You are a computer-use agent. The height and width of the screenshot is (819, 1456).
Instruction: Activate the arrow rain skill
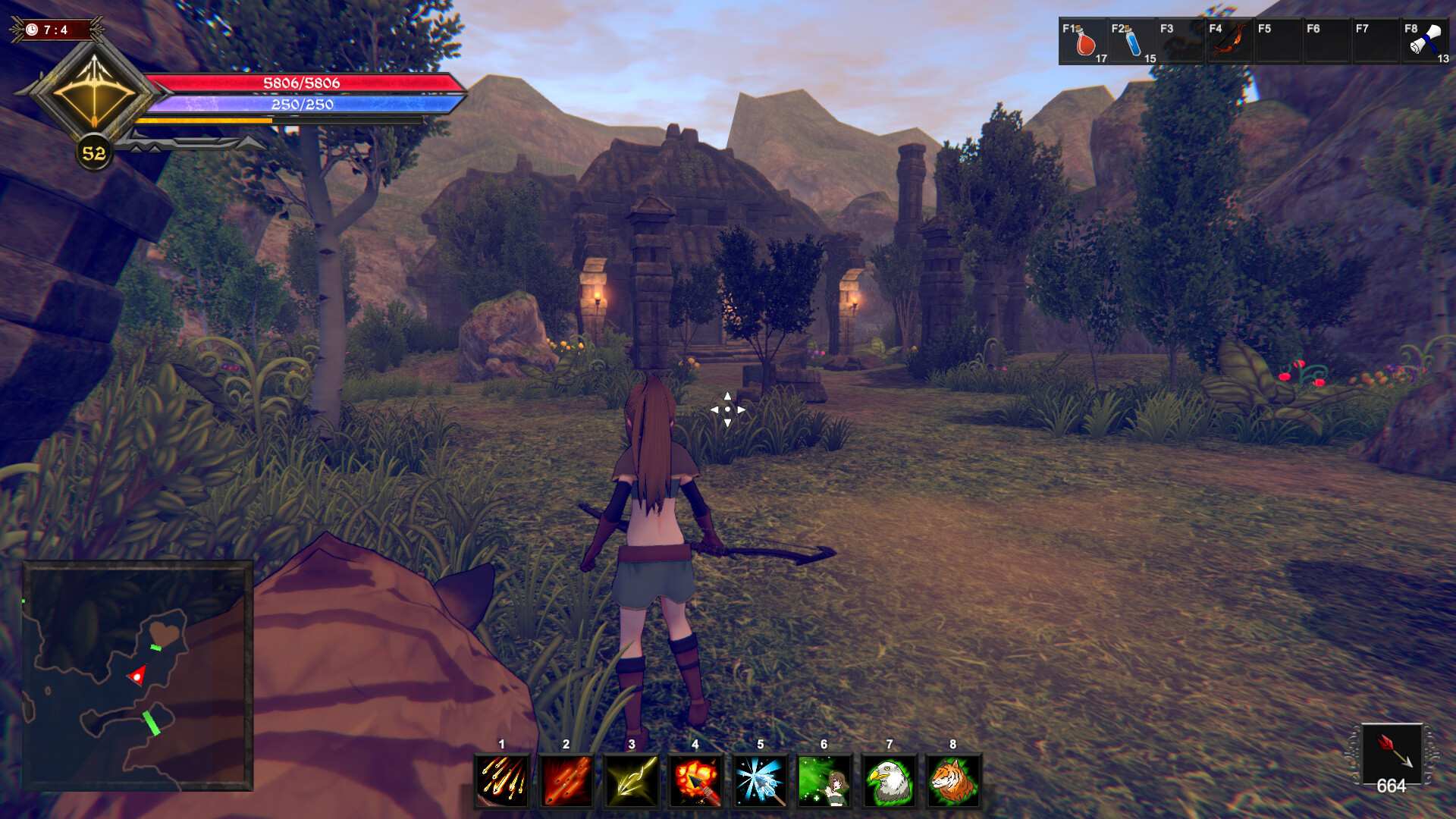point(502,780)
